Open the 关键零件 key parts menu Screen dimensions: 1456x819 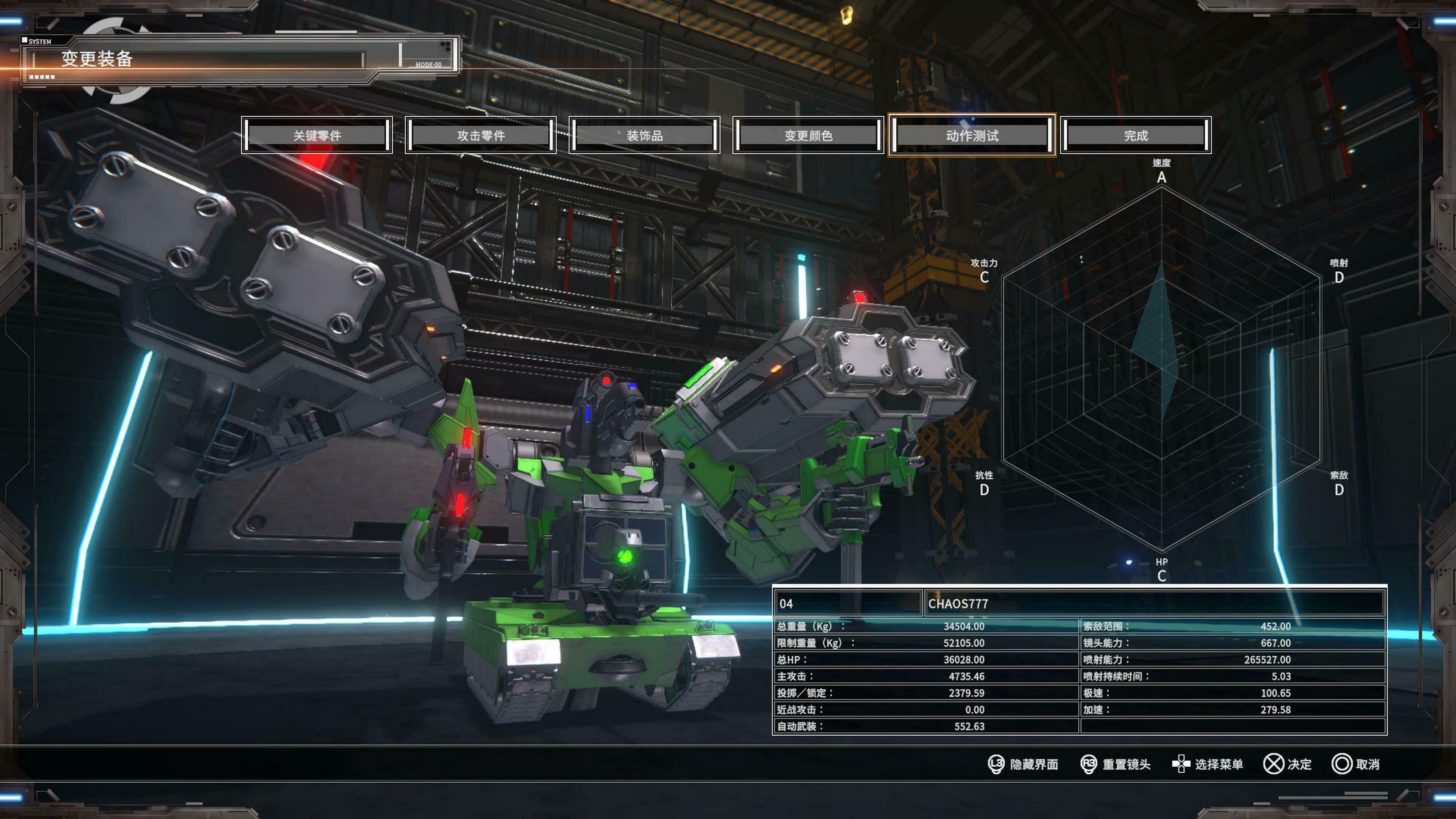tap(317, 135)
